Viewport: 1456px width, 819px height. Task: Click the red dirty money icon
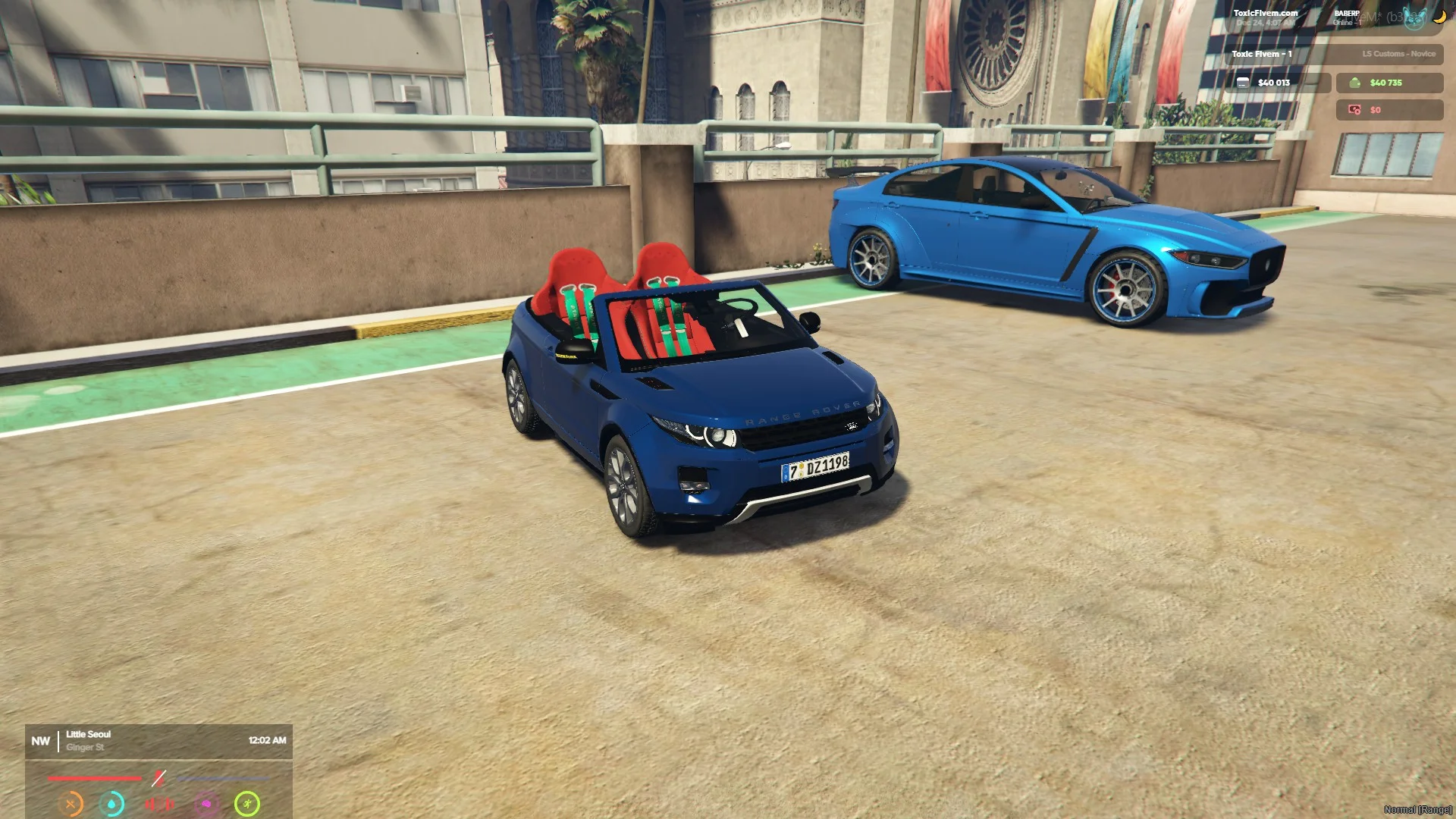click(1354, 110)
